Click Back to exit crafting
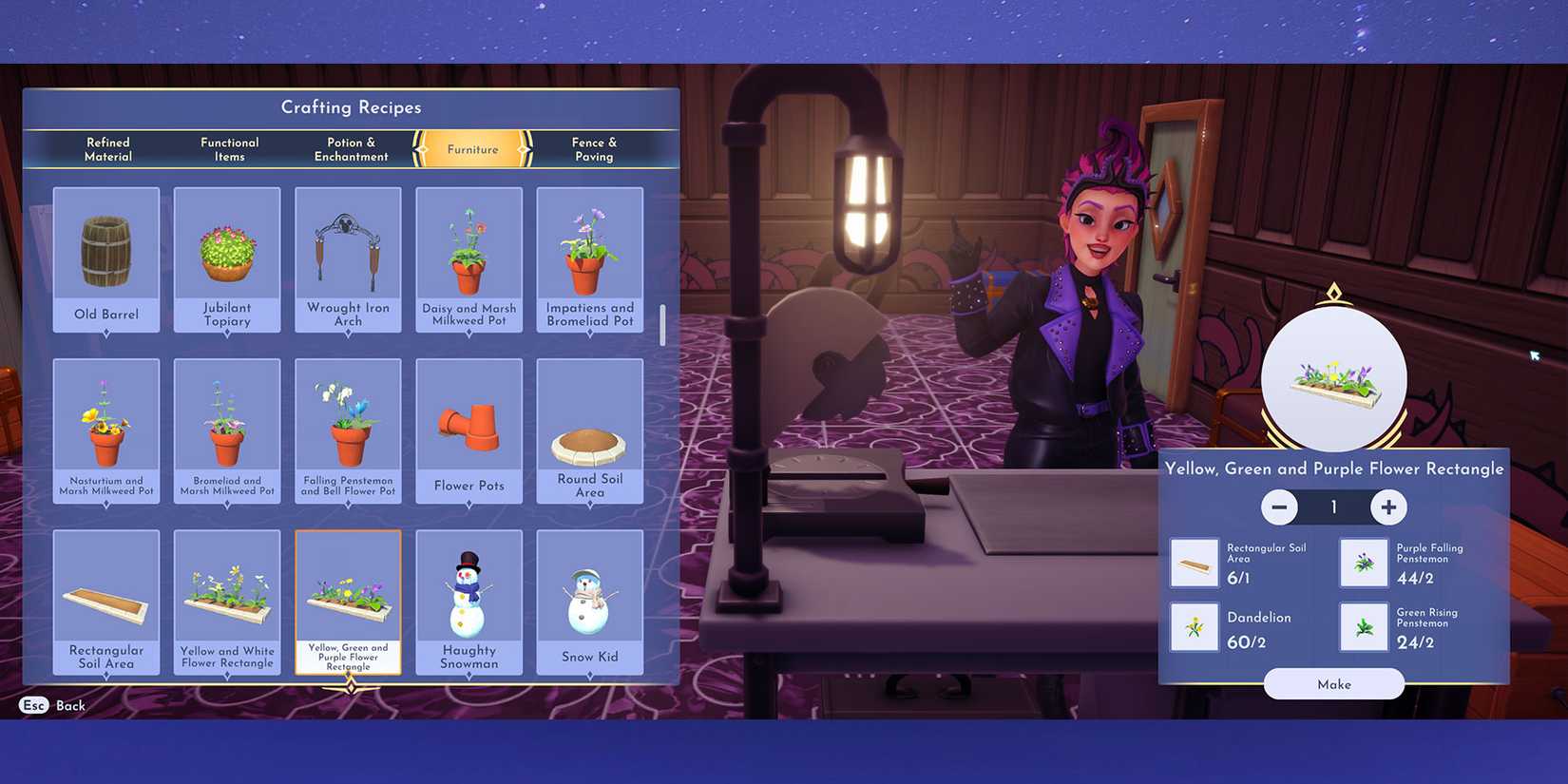 [x=52, y=706]
